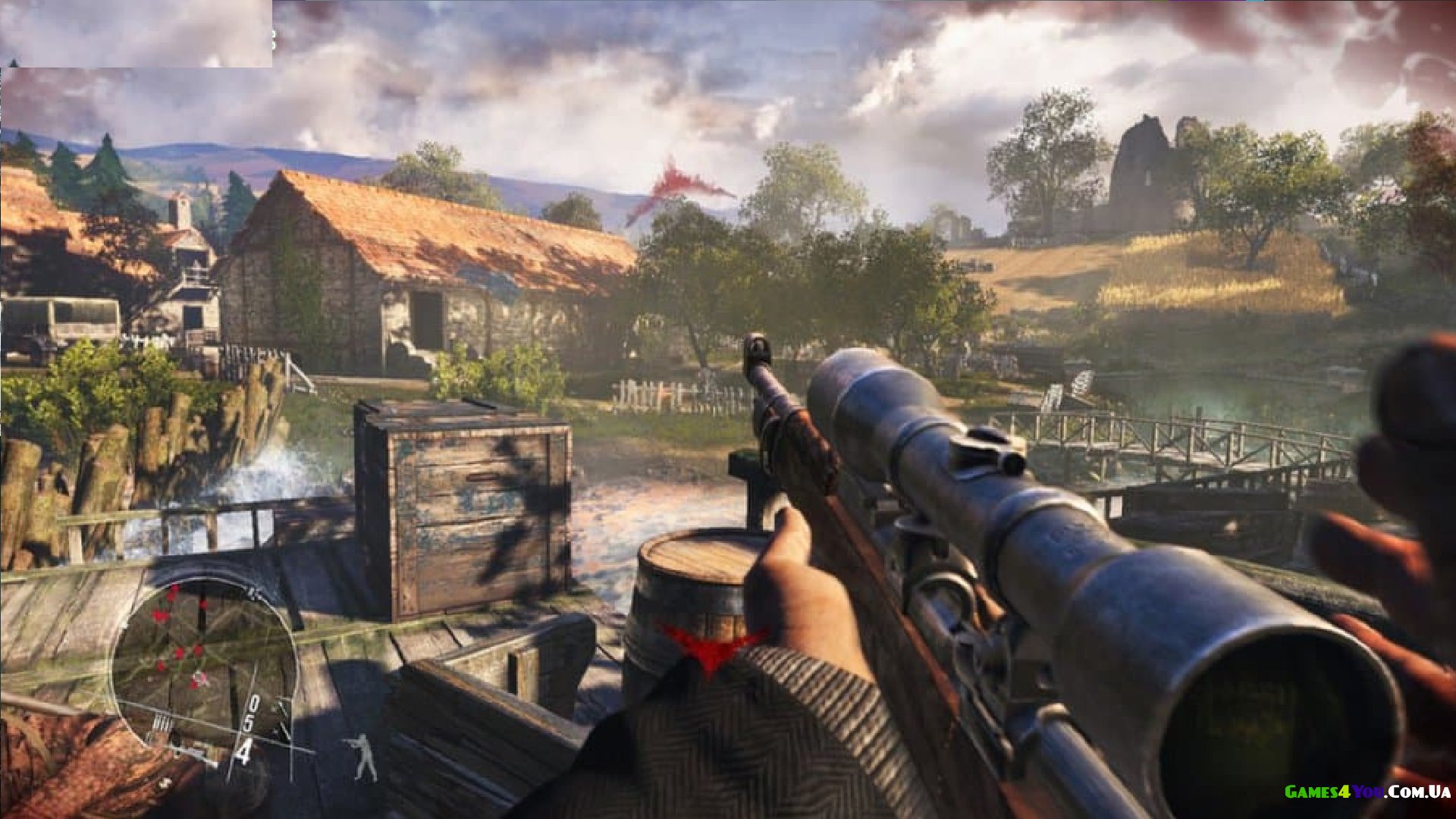Click the red winged marker above the sleeve
Viewport: 1456px width, 819px height.
click(x=713, y=646)
